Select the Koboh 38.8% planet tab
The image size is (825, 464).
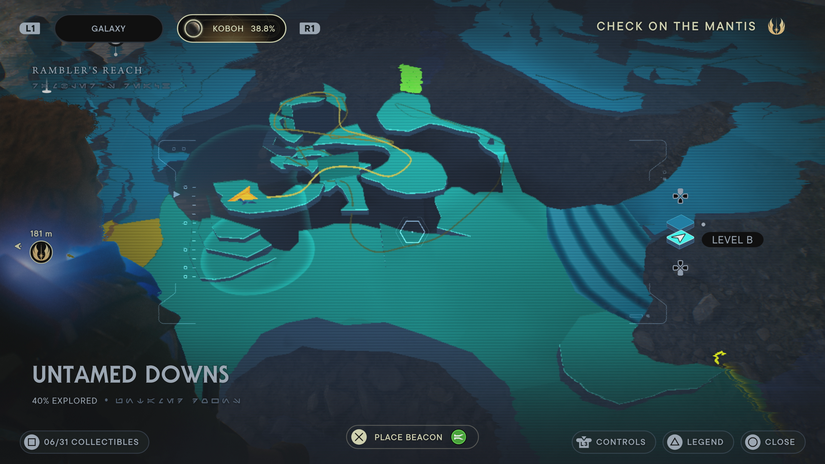(232, 29)
